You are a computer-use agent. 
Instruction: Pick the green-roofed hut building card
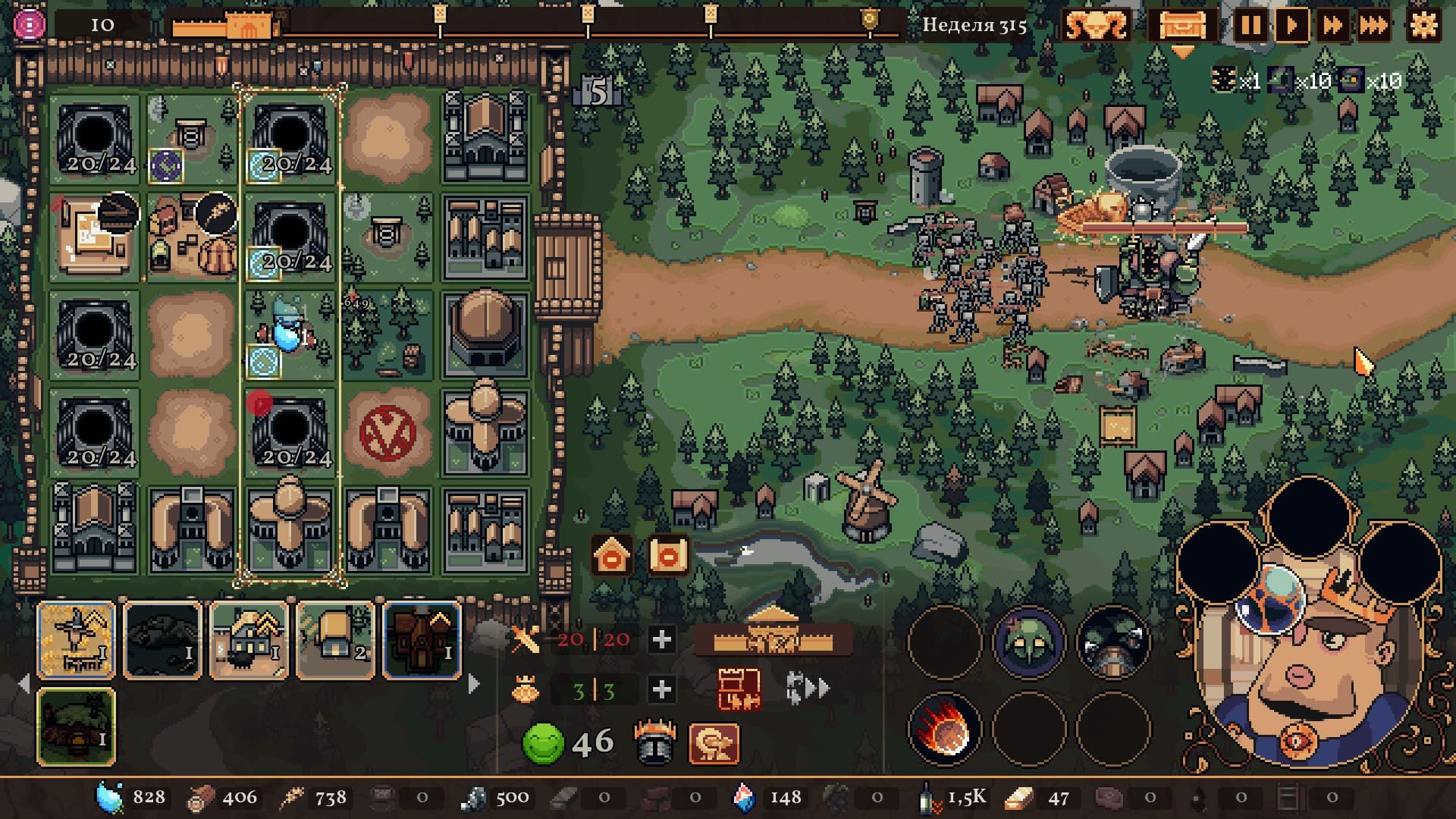[x=76, y=726]
